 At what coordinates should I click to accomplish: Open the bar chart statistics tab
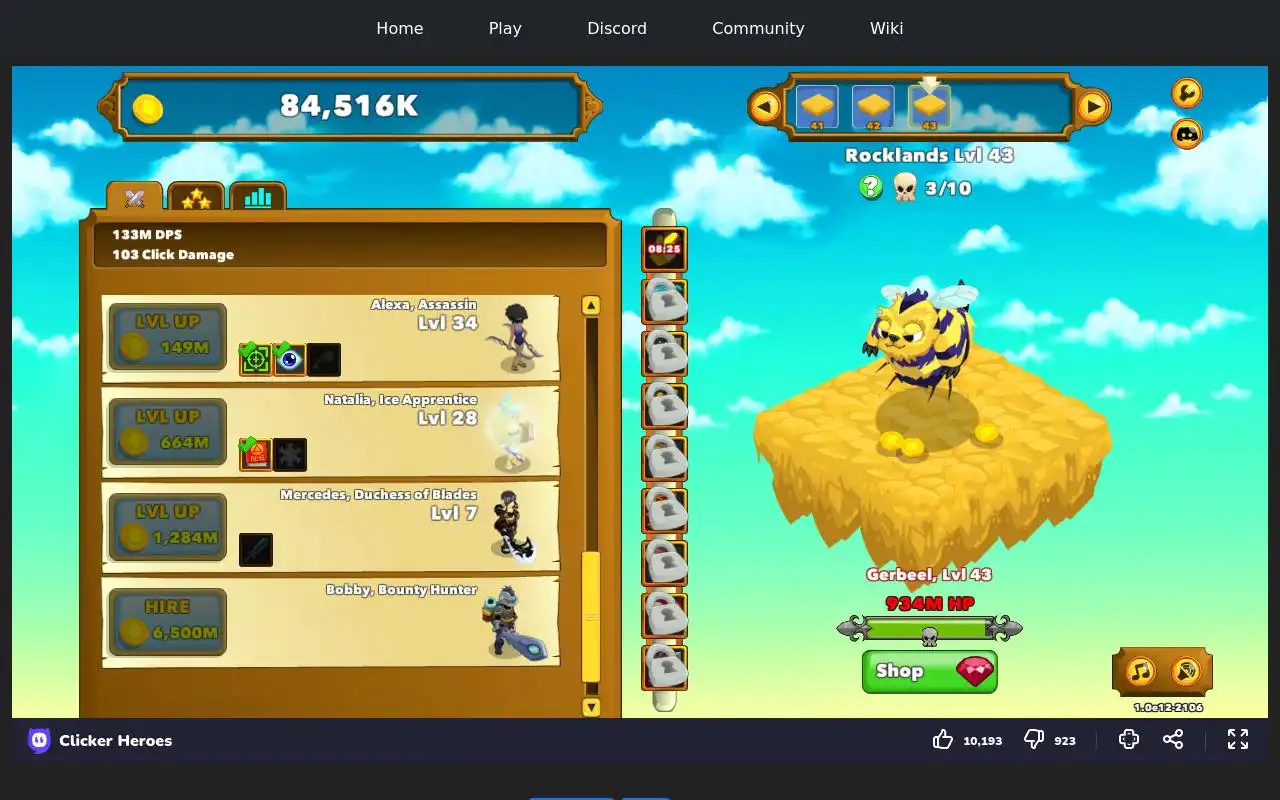257,197
